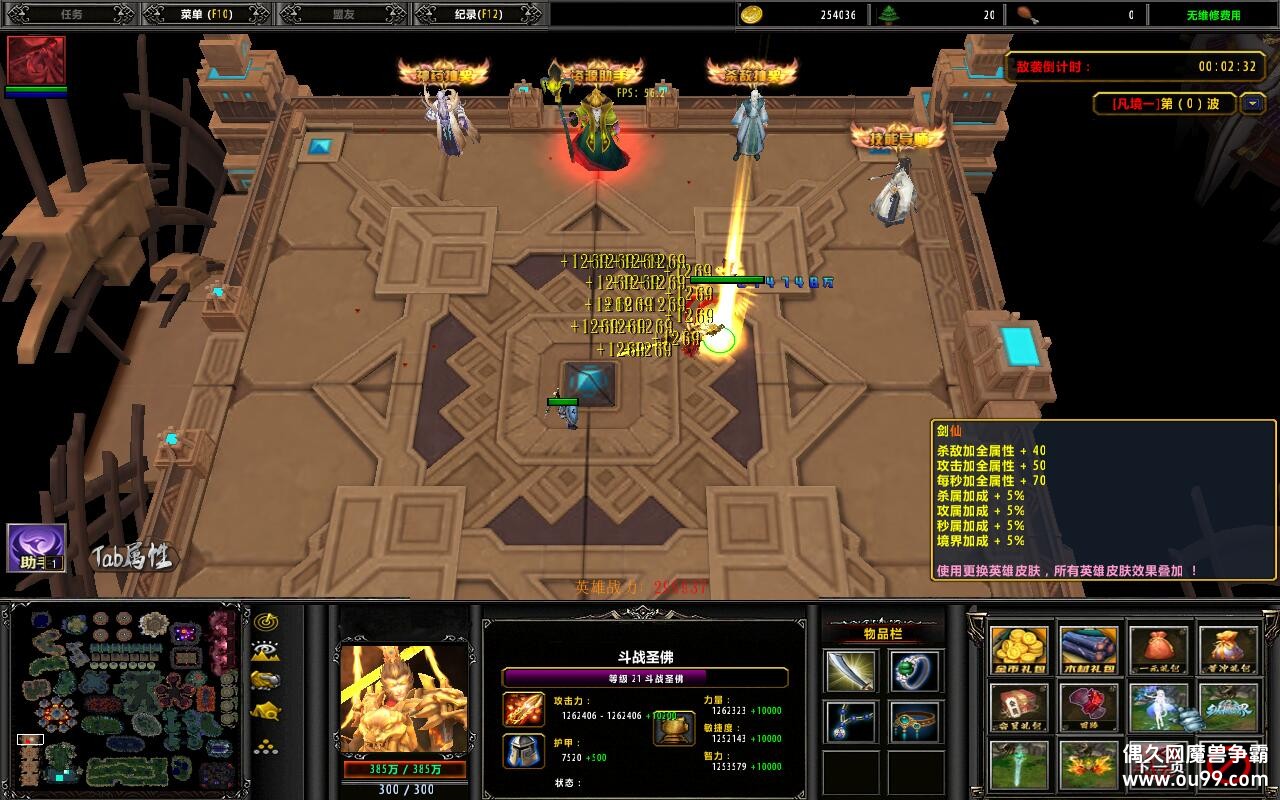
Task: Select the blue necklace inventory item
Action: coord(851,721)
